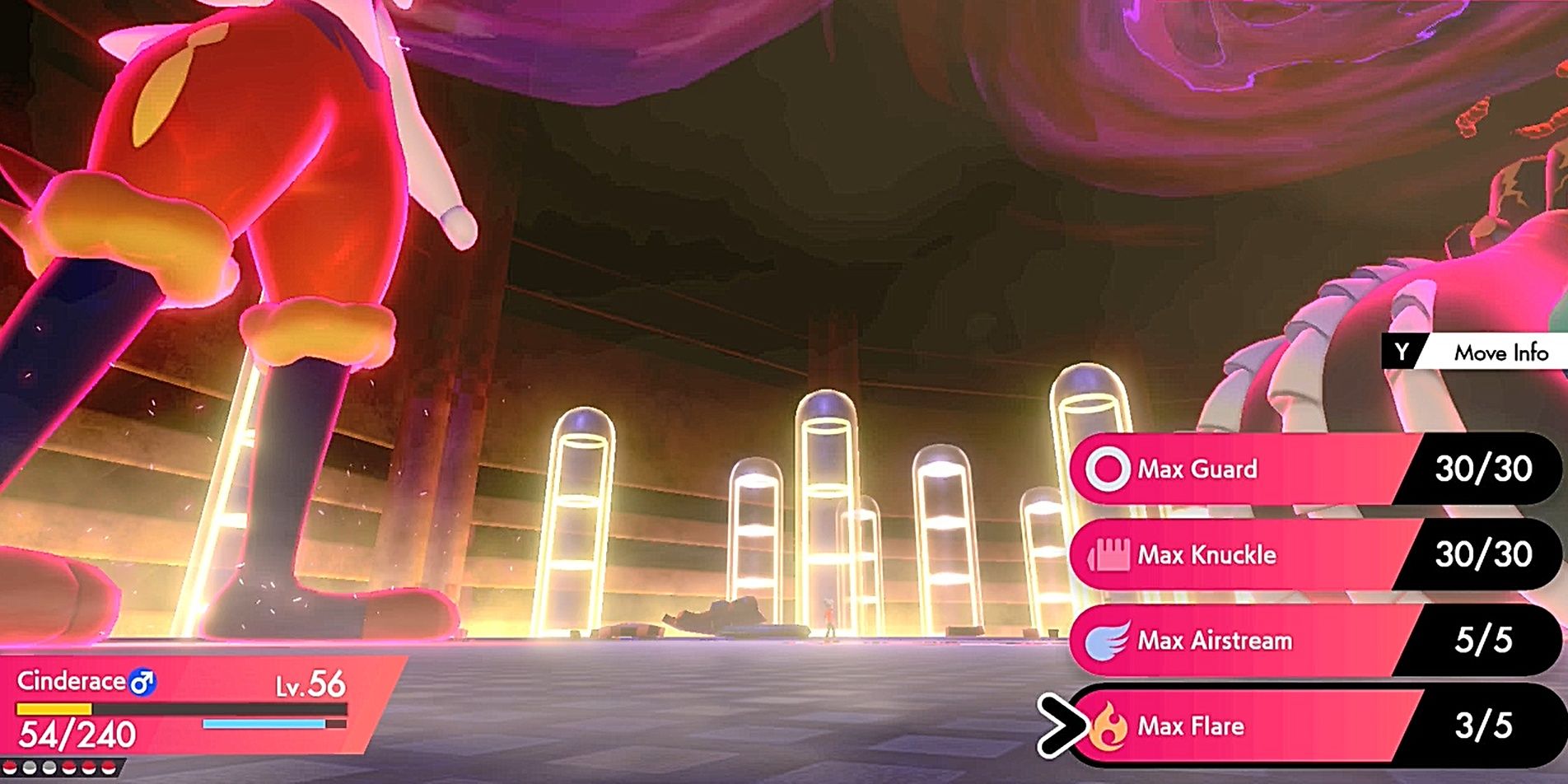Screen dimensions: 1568x784
Task: Click the 30/30 PP counter for Max Guard
Action: click(1486, 469)
